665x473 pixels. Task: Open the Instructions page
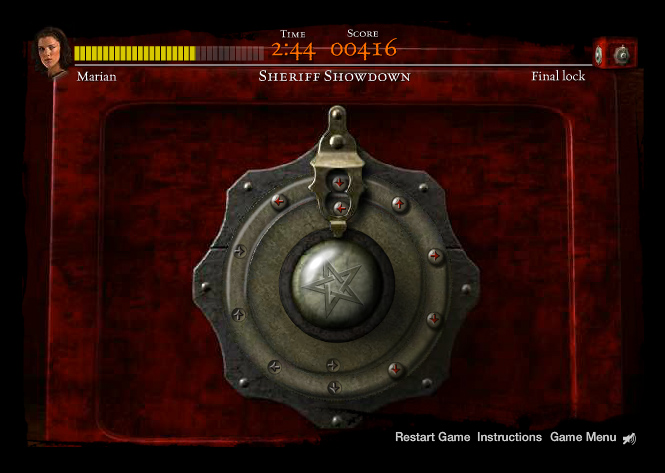tap(509, 437)
